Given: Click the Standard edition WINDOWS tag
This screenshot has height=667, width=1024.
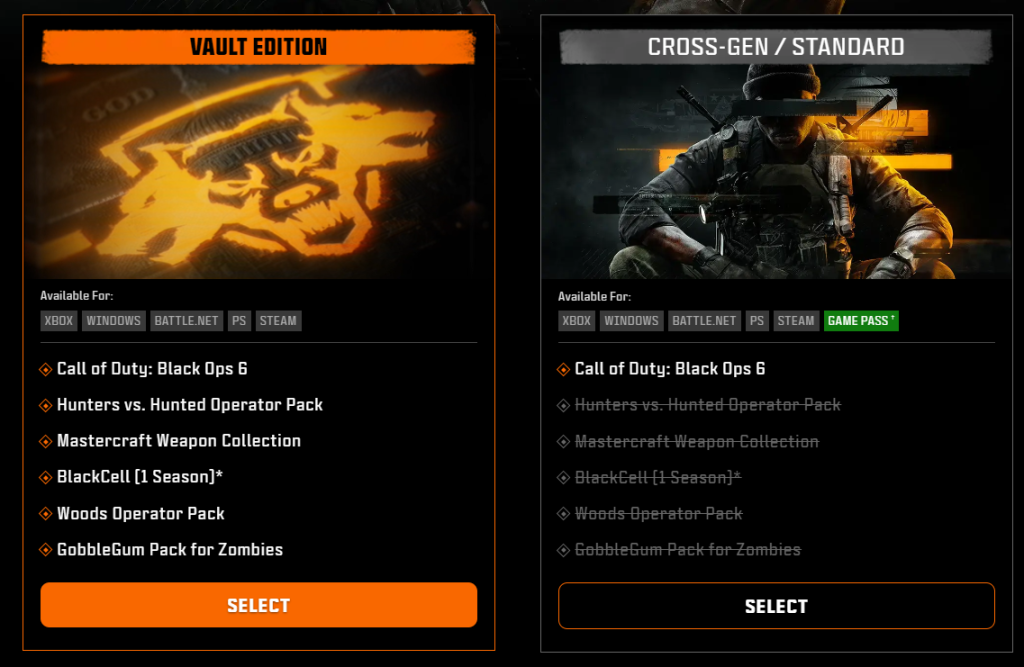Looking at the screenshot, I should (631, 321).
